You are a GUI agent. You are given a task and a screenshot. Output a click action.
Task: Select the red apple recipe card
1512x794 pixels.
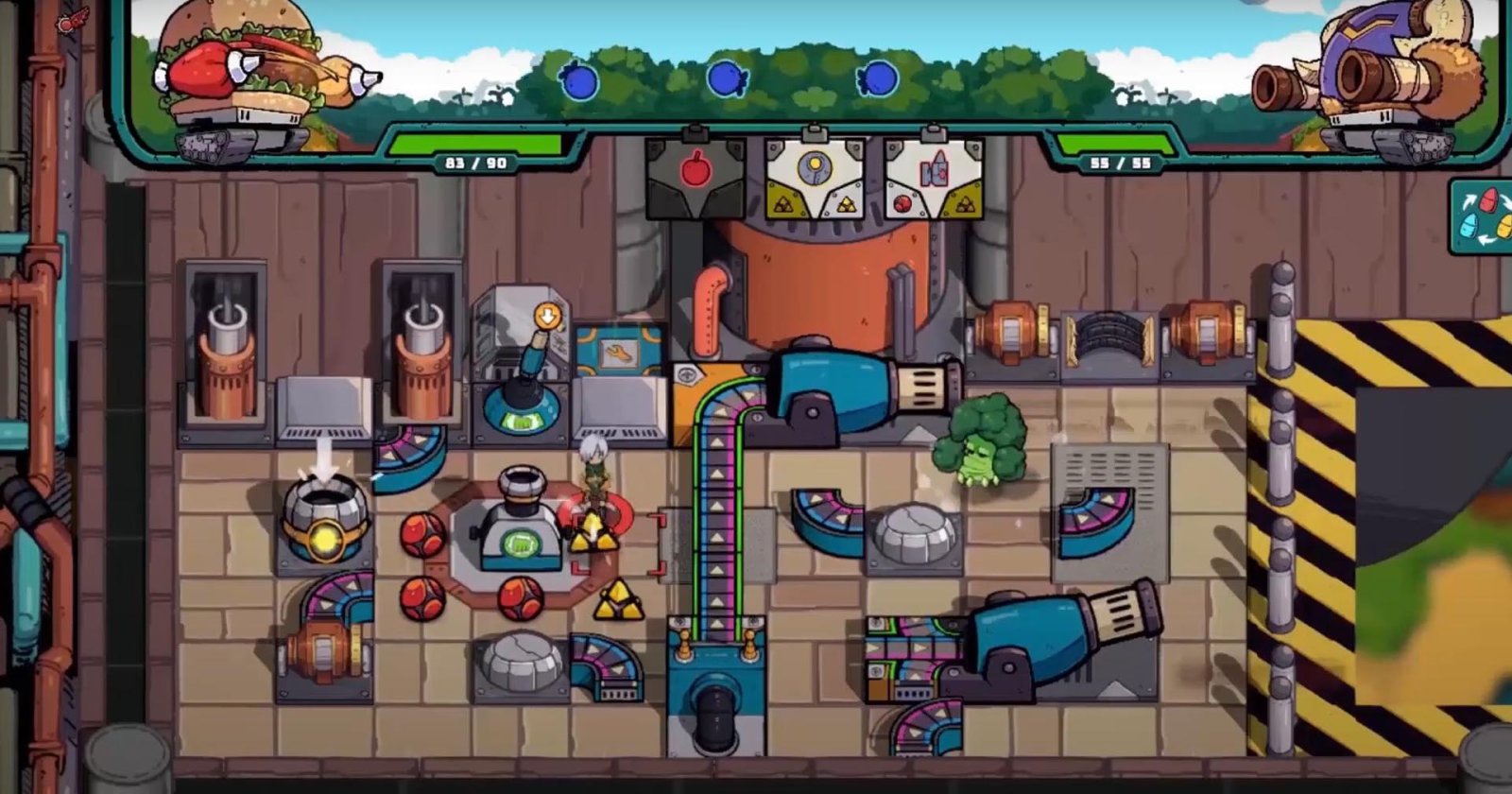(x=695, y=178)
